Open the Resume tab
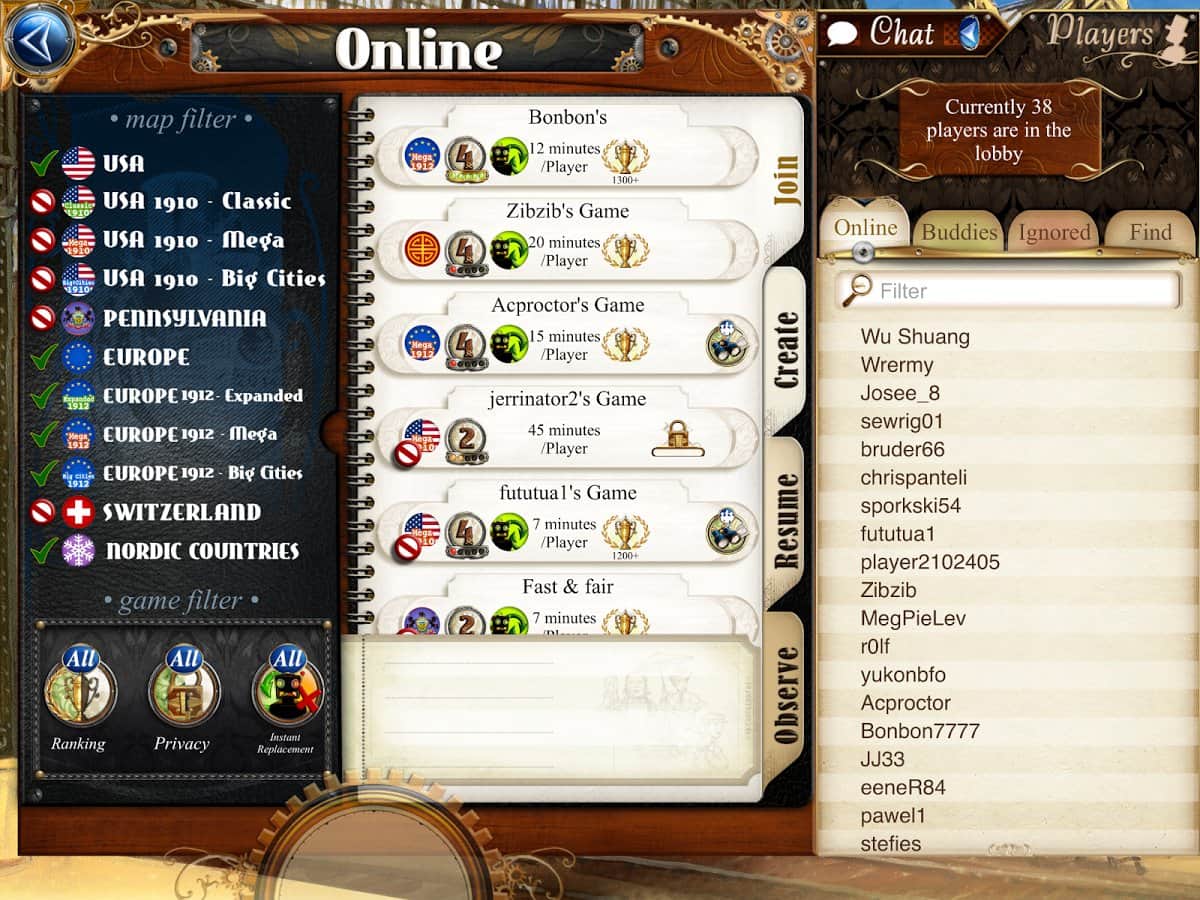Screen dimensions: 1200x900 point(786,520)
